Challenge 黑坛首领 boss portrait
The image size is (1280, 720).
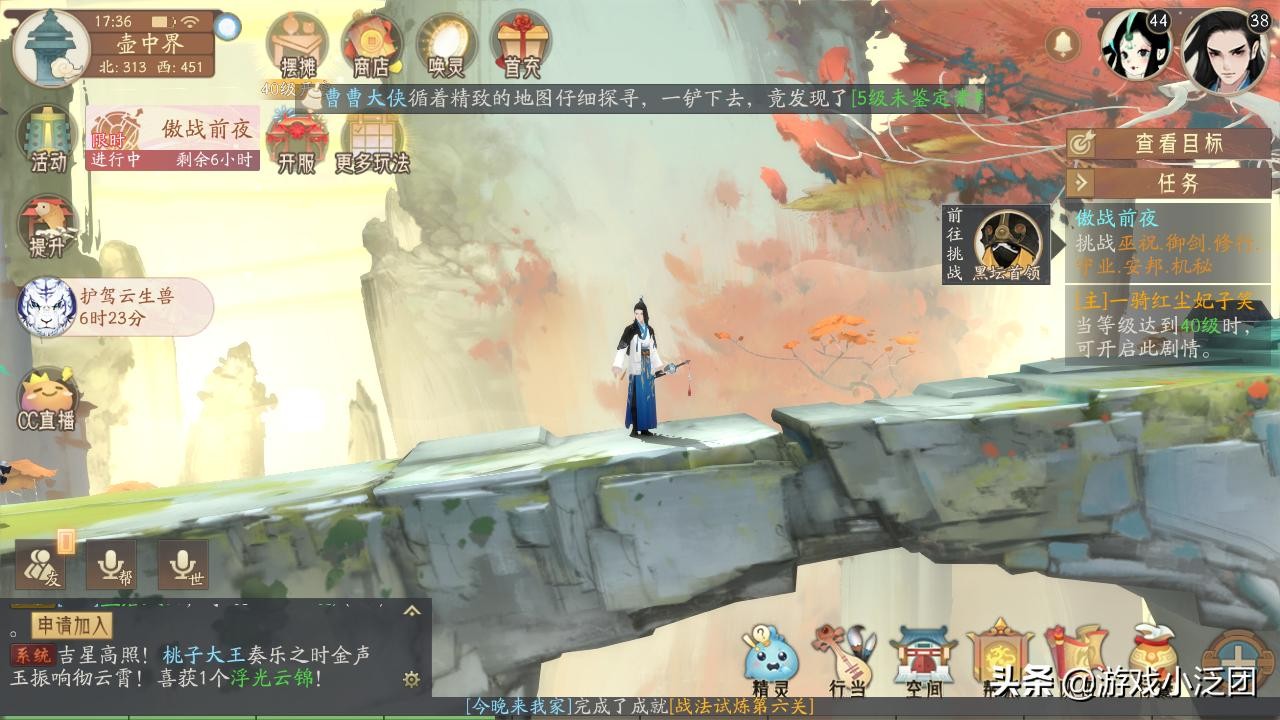pyautogui.click(x=1007, y=243)
